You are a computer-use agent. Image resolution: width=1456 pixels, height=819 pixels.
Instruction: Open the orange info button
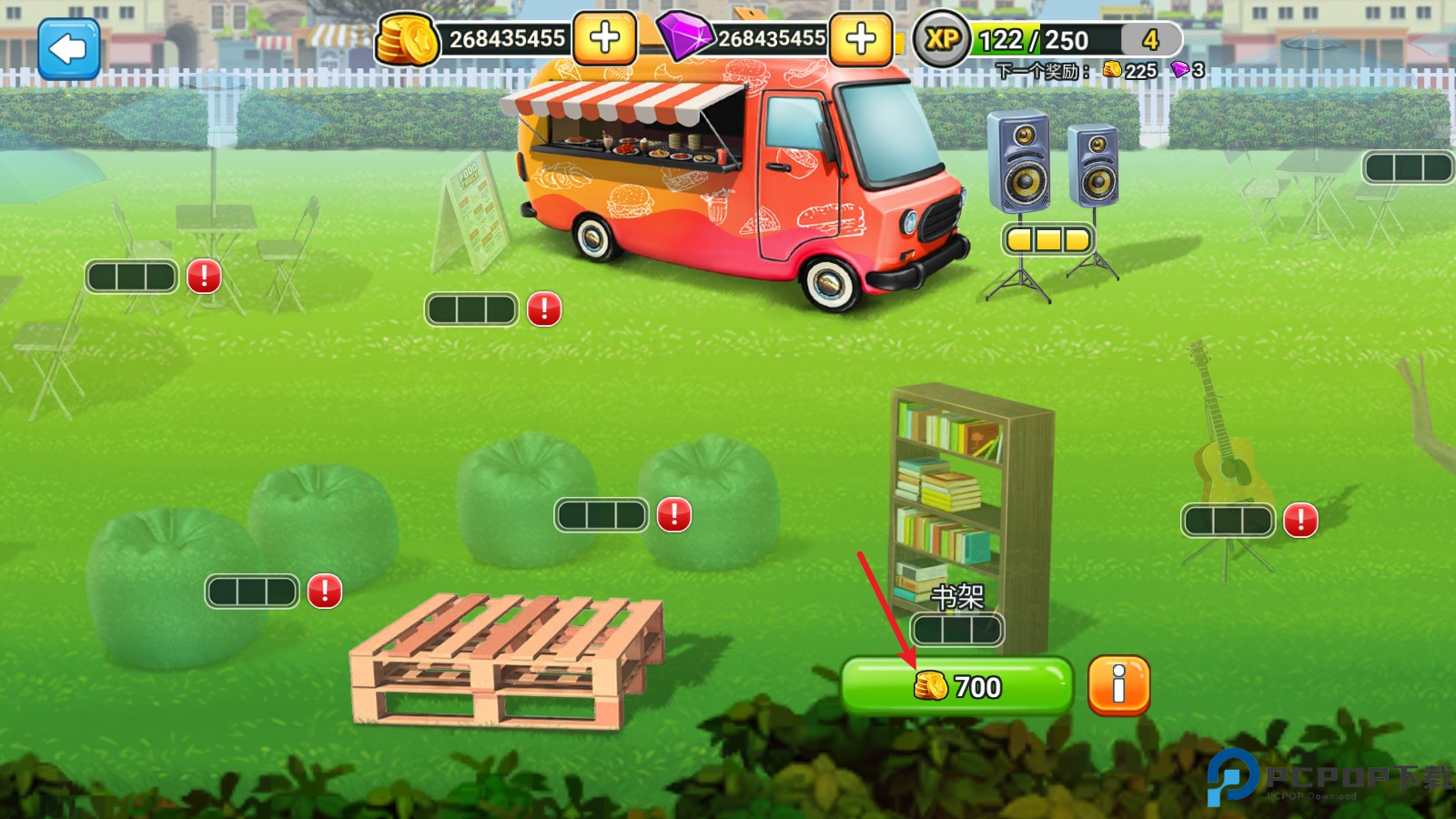coord(1118,684)
